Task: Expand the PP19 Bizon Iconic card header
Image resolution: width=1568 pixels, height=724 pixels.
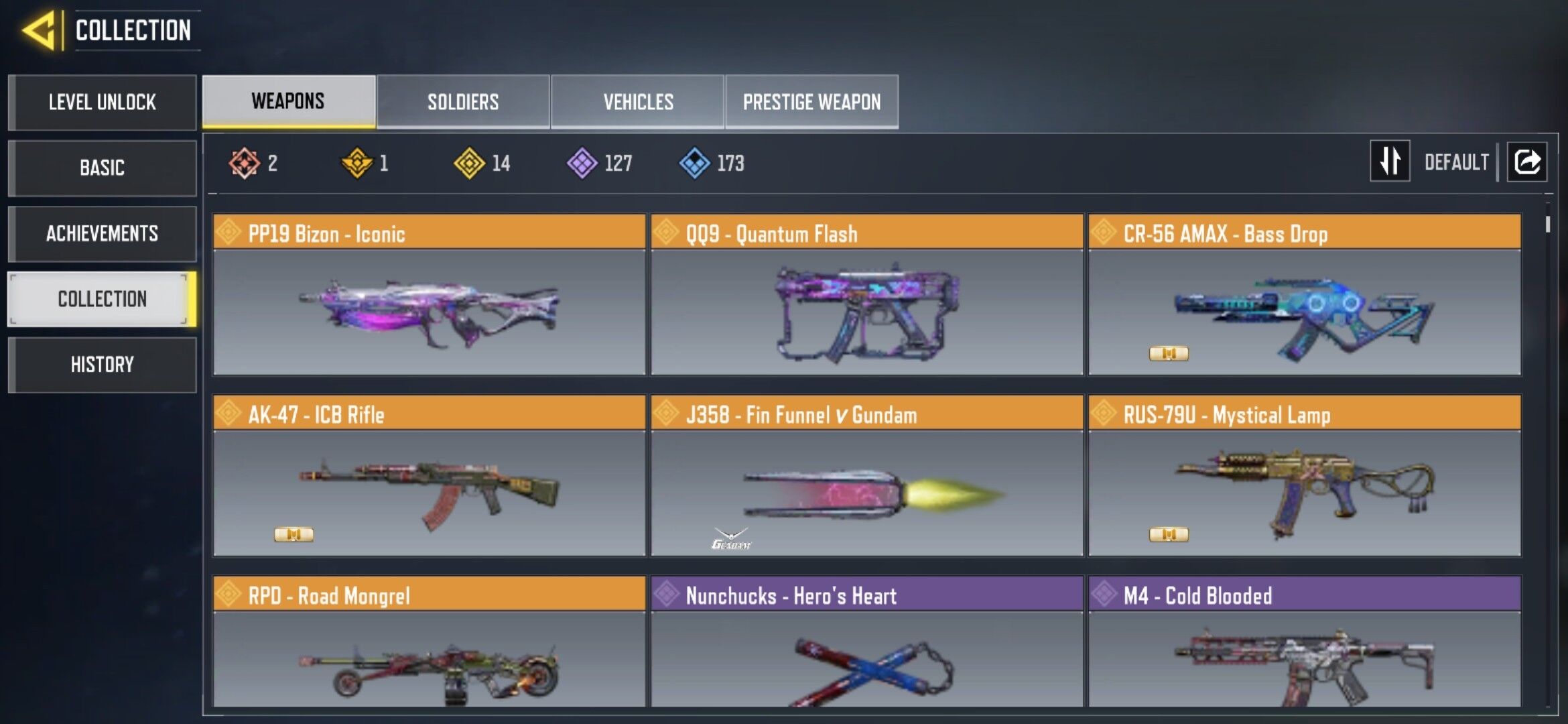Action: [x=428, y=234]
